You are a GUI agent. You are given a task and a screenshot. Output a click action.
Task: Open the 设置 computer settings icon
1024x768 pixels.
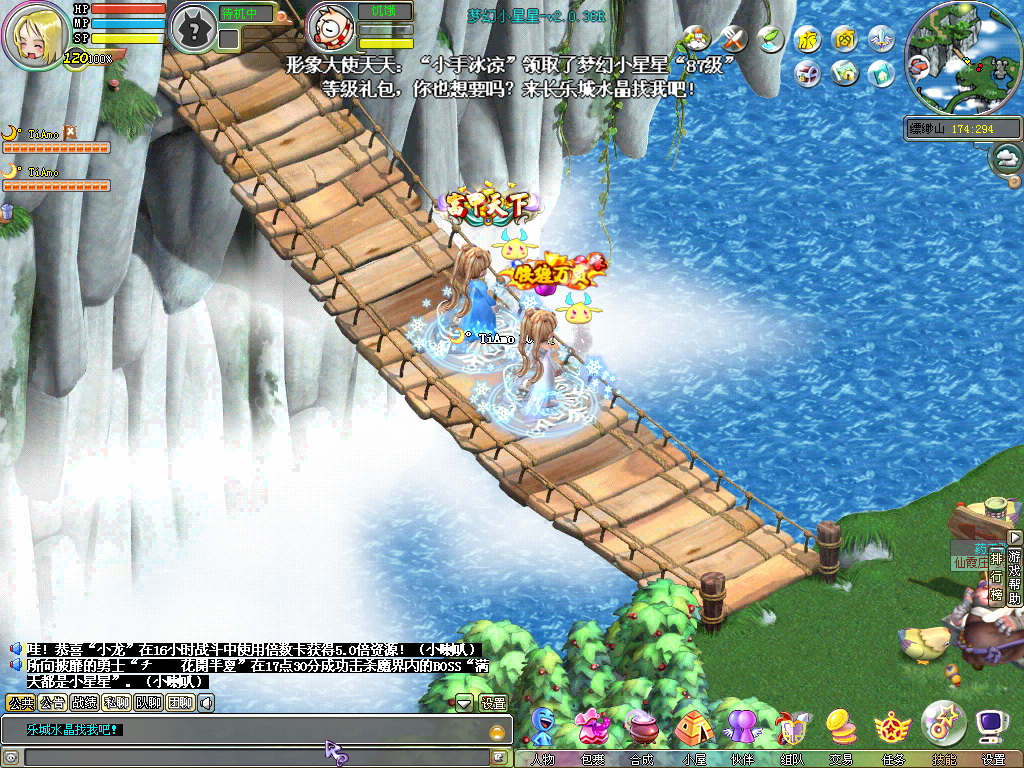point(993,730)
